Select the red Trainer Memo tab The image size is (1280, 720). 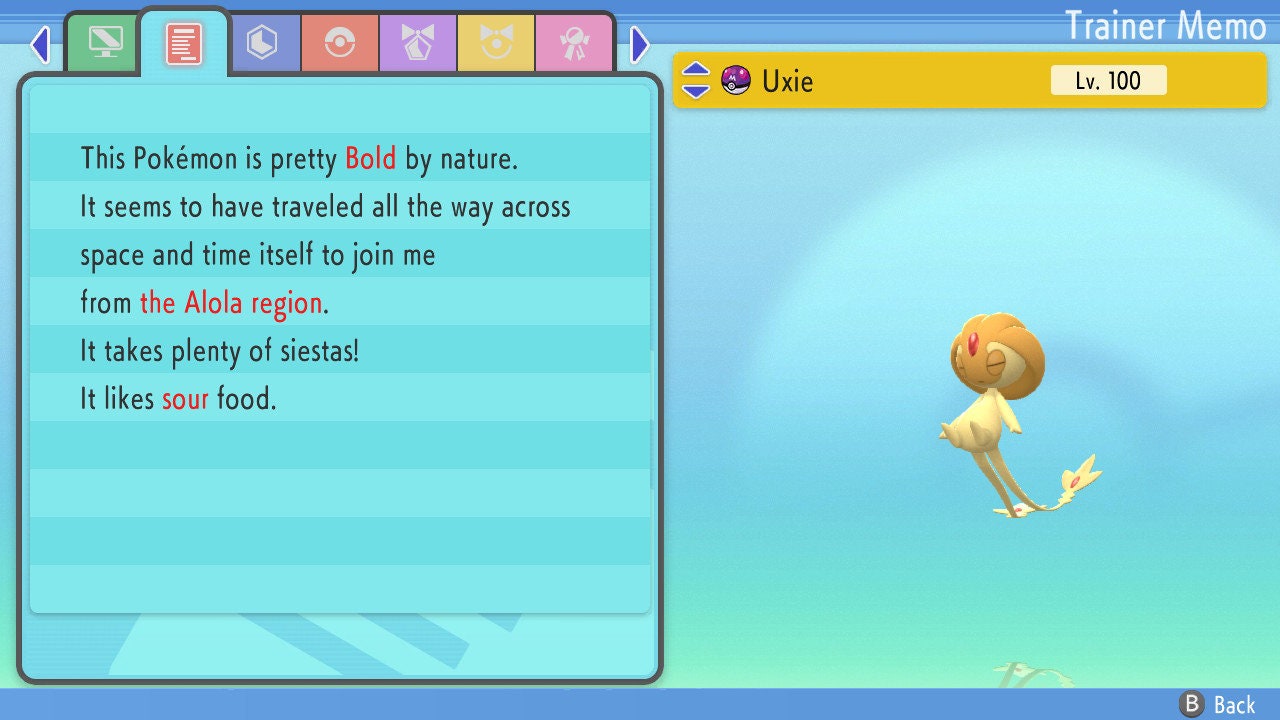point(184,43)
